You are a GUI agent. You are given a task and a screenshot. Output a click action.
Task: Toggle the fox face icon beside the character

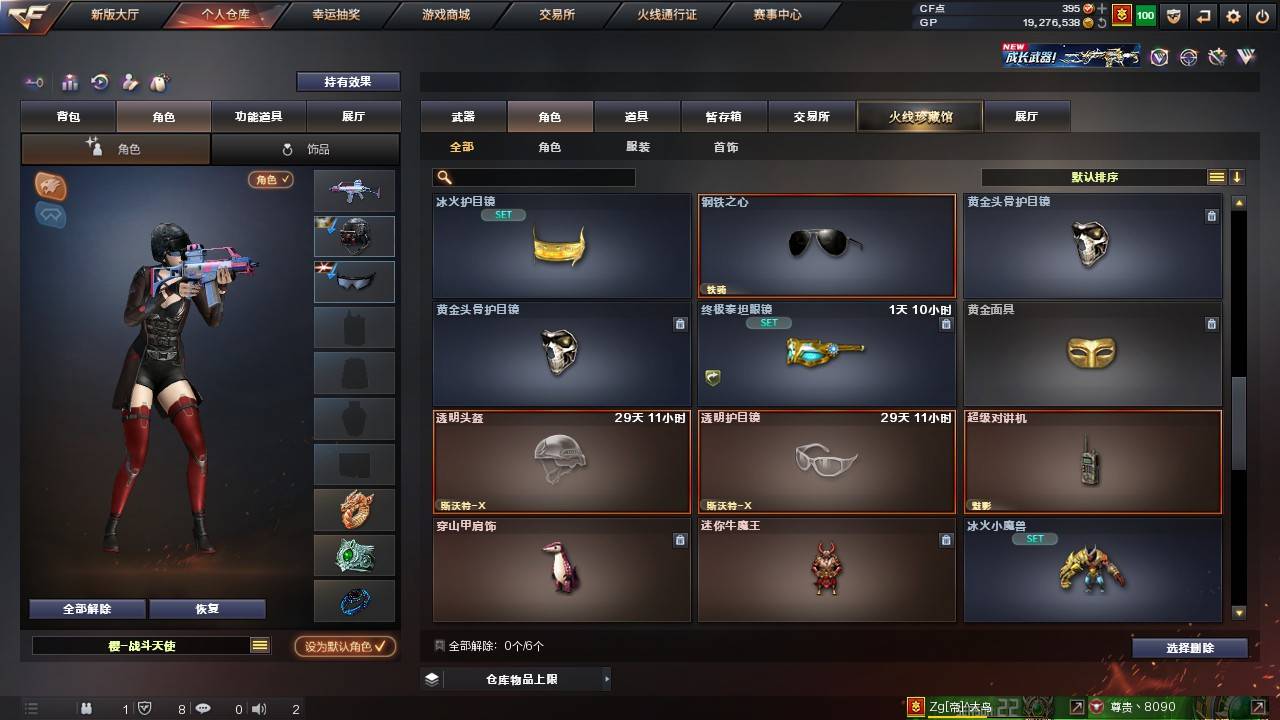[x=51, y=186]
